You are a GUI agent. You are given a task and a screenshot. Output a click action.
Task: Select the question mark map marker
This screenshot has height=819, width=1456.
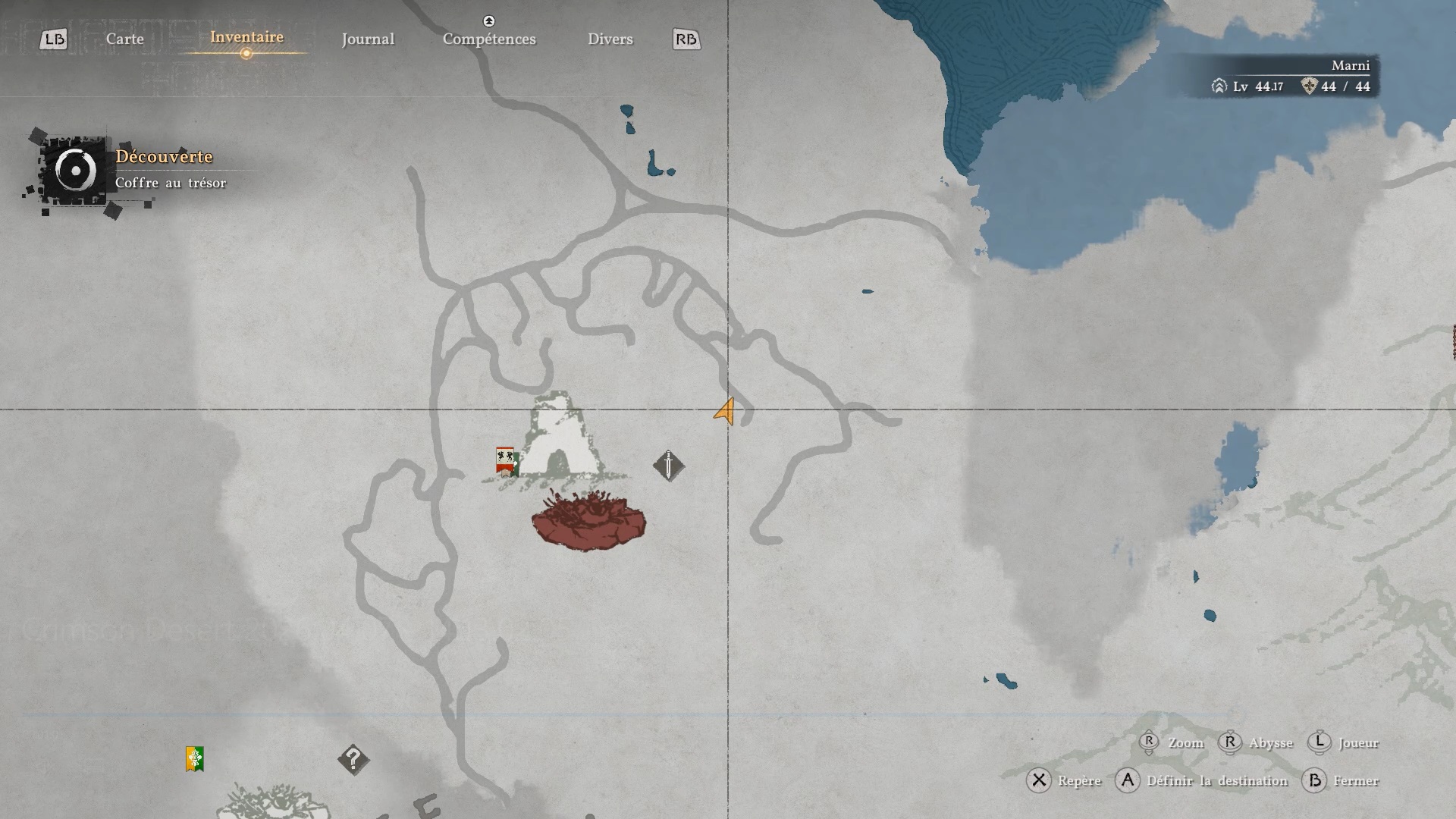pyautogui.click(x=353, y=758)
